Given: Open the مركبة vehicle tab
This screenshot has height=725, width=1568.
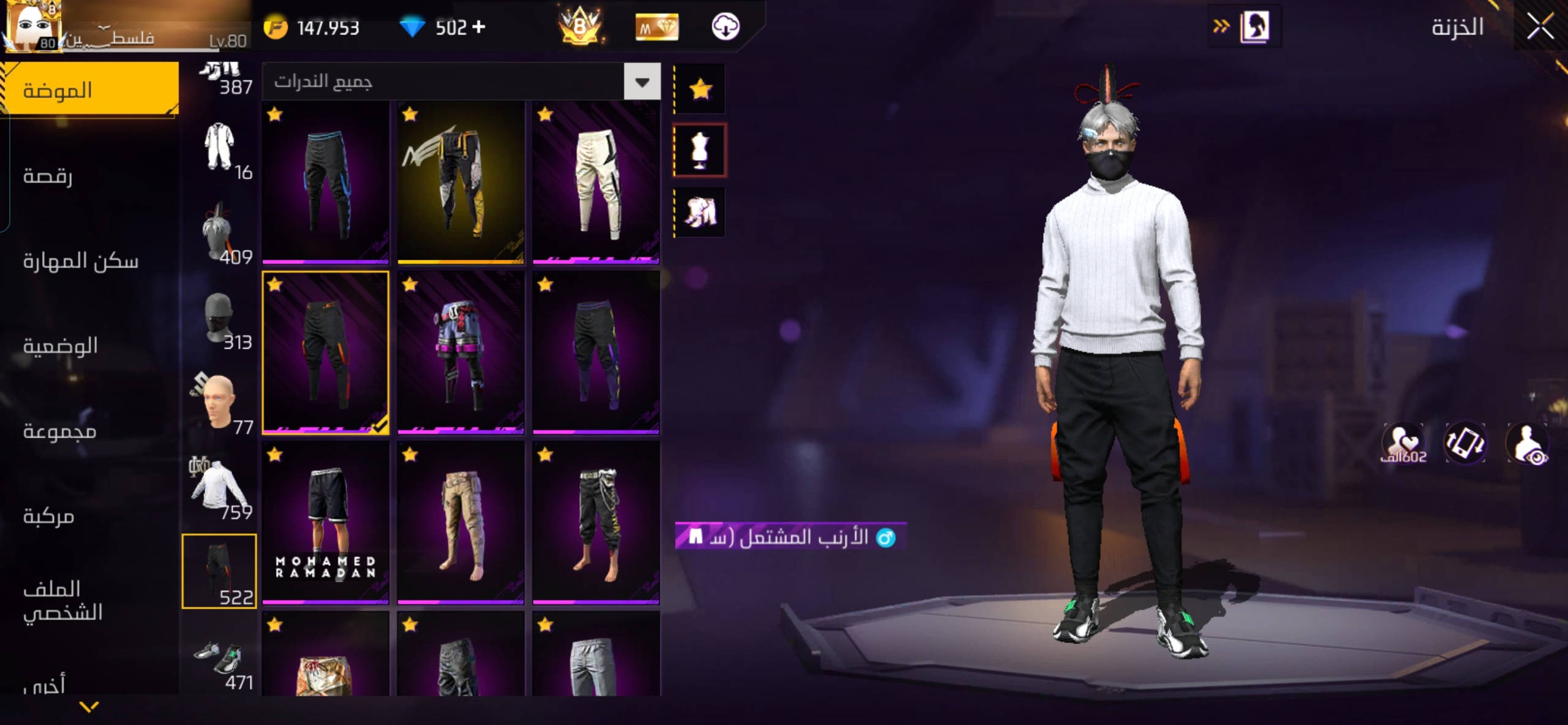Looking at the screenshot, I should tap(49, 516).
